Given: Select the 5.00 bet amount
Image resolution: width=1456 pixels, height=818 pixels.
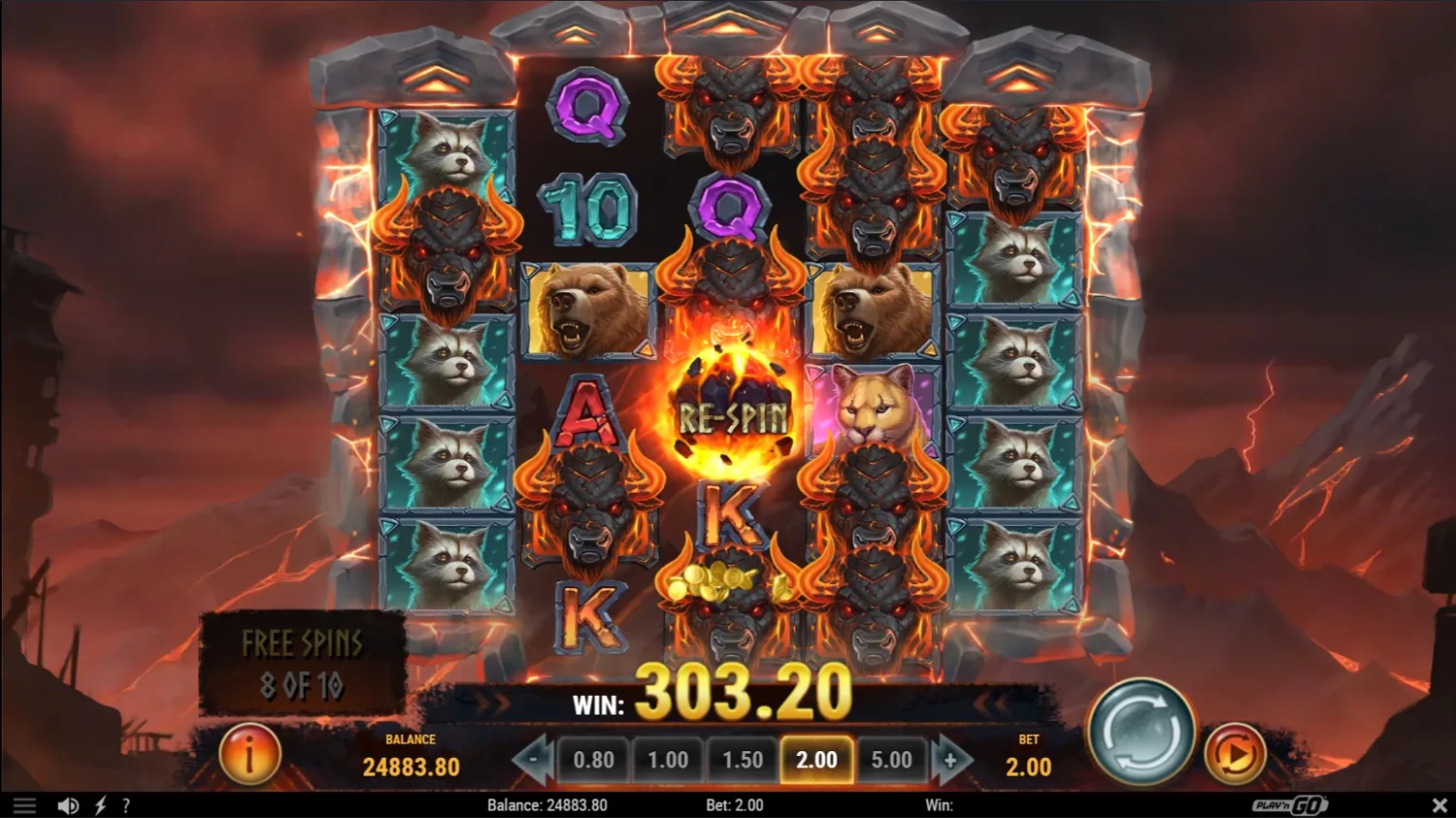Looking at the screenshot, I should 889,760.
